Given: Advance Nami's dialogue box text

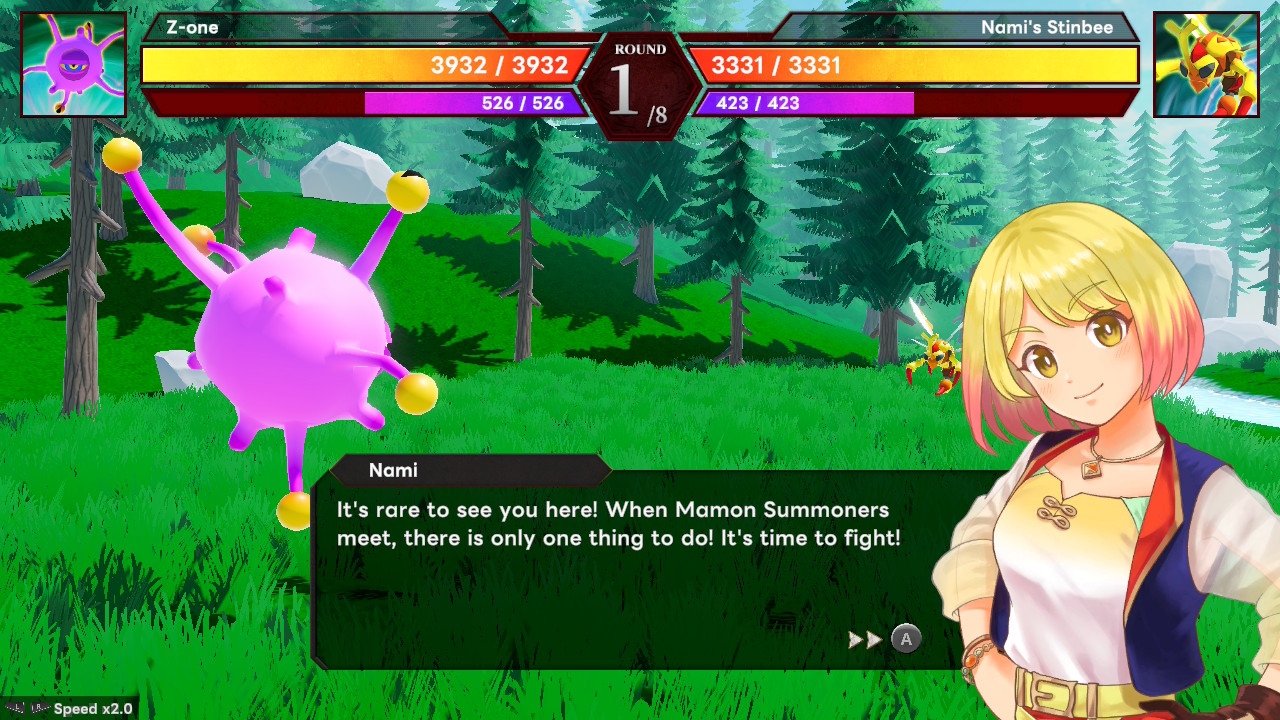Looking at the screenshot, I should coord(906,639).
